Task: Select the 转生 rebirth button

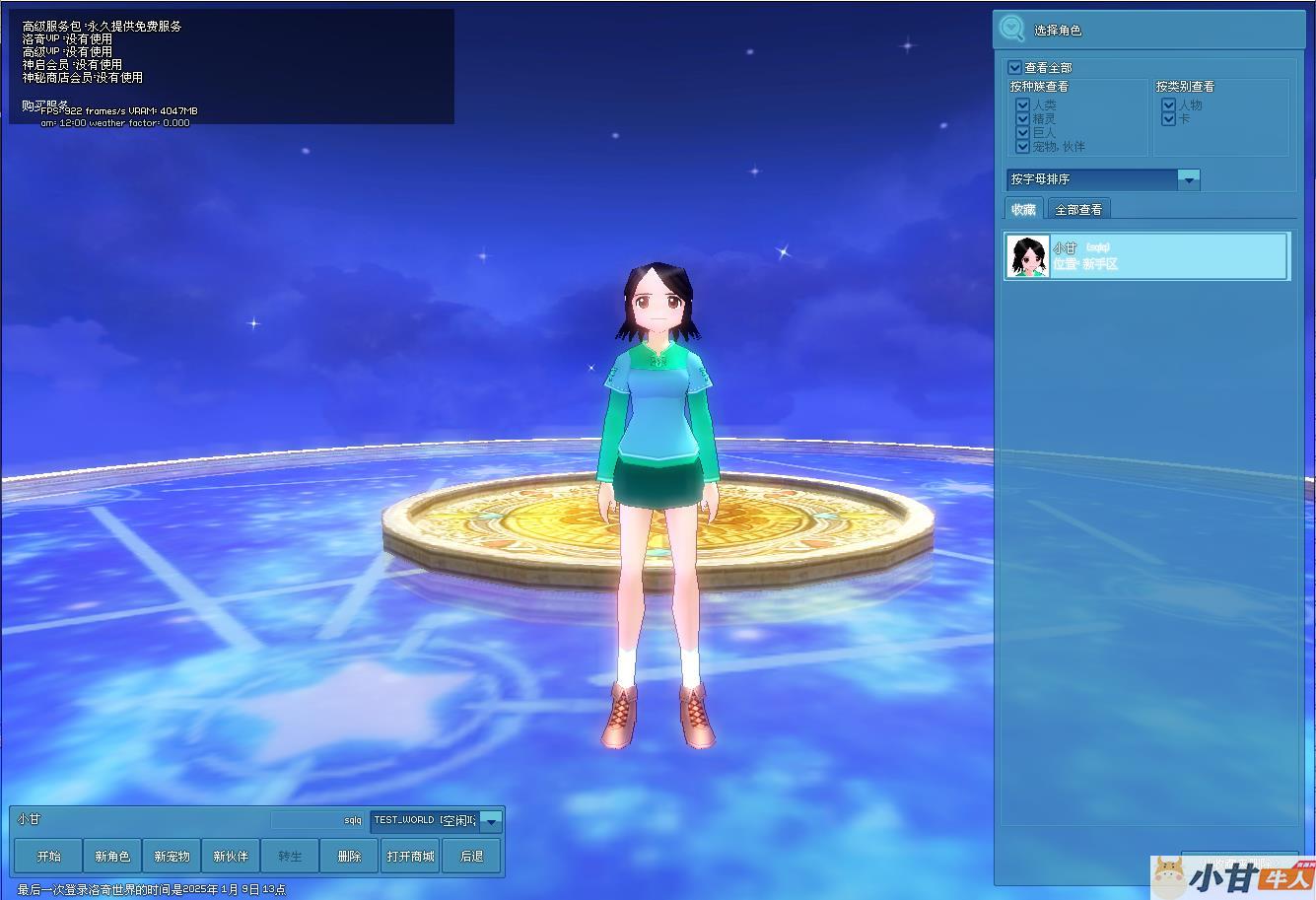Action: click(x=290, y=856)
